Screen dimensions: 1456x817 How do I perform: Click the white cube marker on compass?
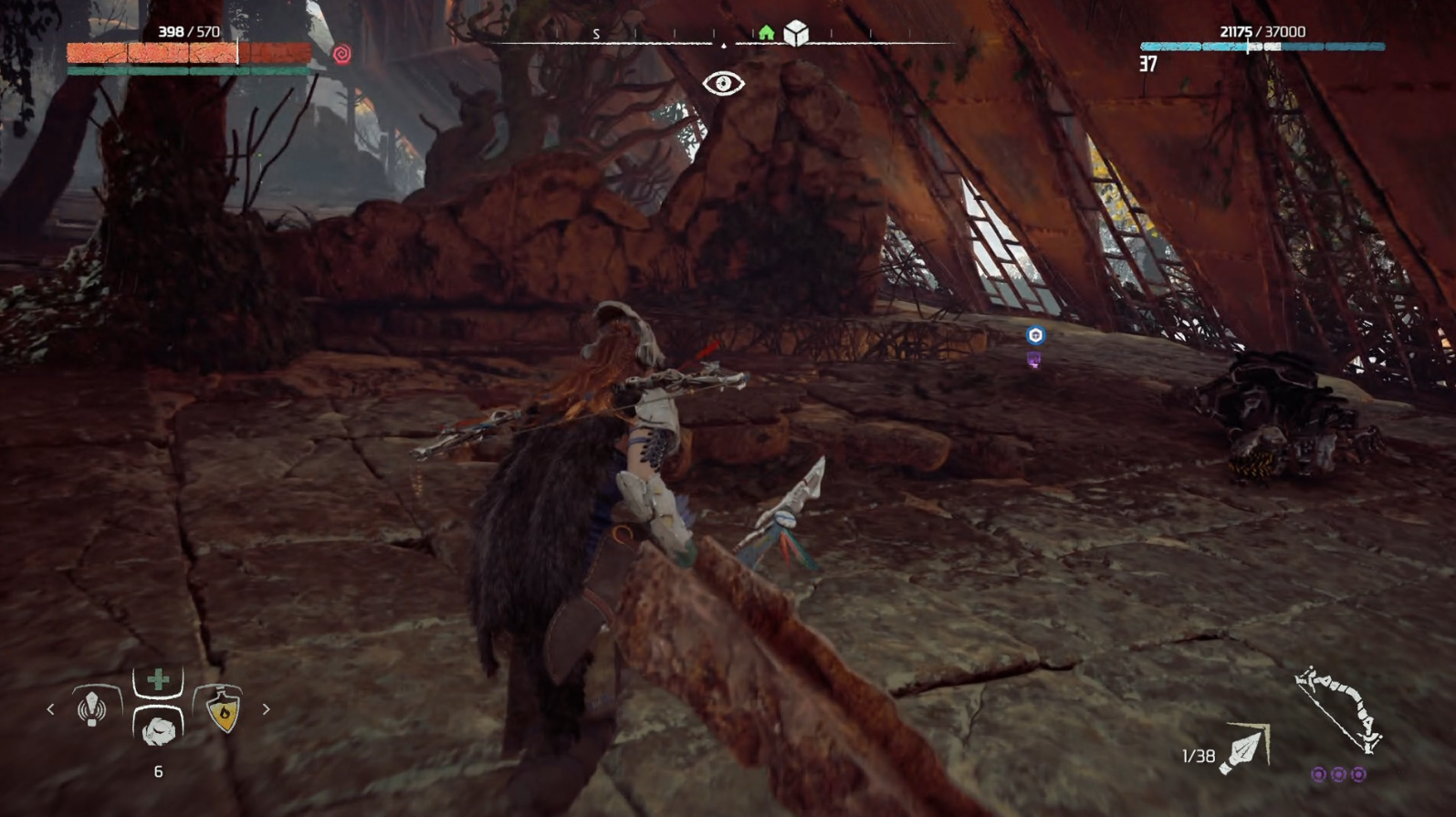click(796, 33)
